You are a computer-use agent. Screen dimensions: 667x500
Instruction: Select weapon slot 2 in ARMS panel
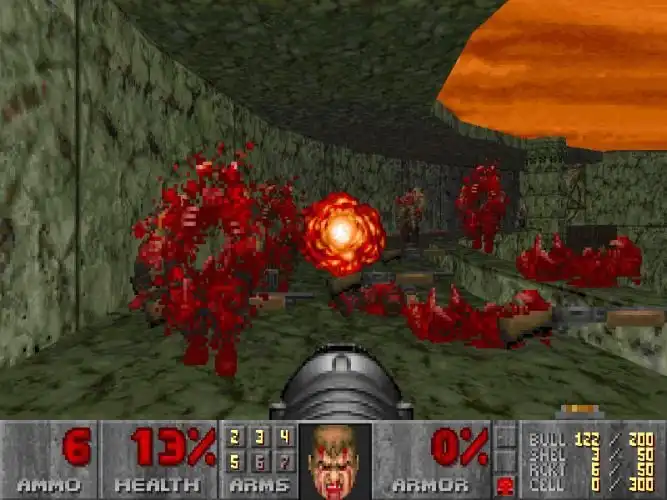point(237,436)
